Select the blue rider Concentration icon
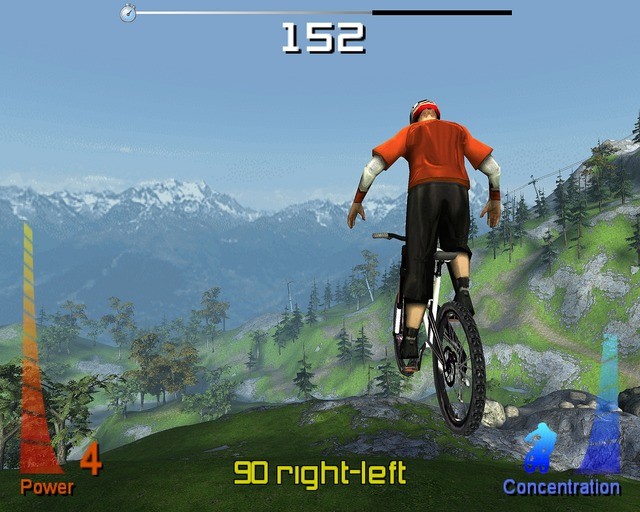The height and width of the screenshot is (512, 640). click(x=538, y=447)
